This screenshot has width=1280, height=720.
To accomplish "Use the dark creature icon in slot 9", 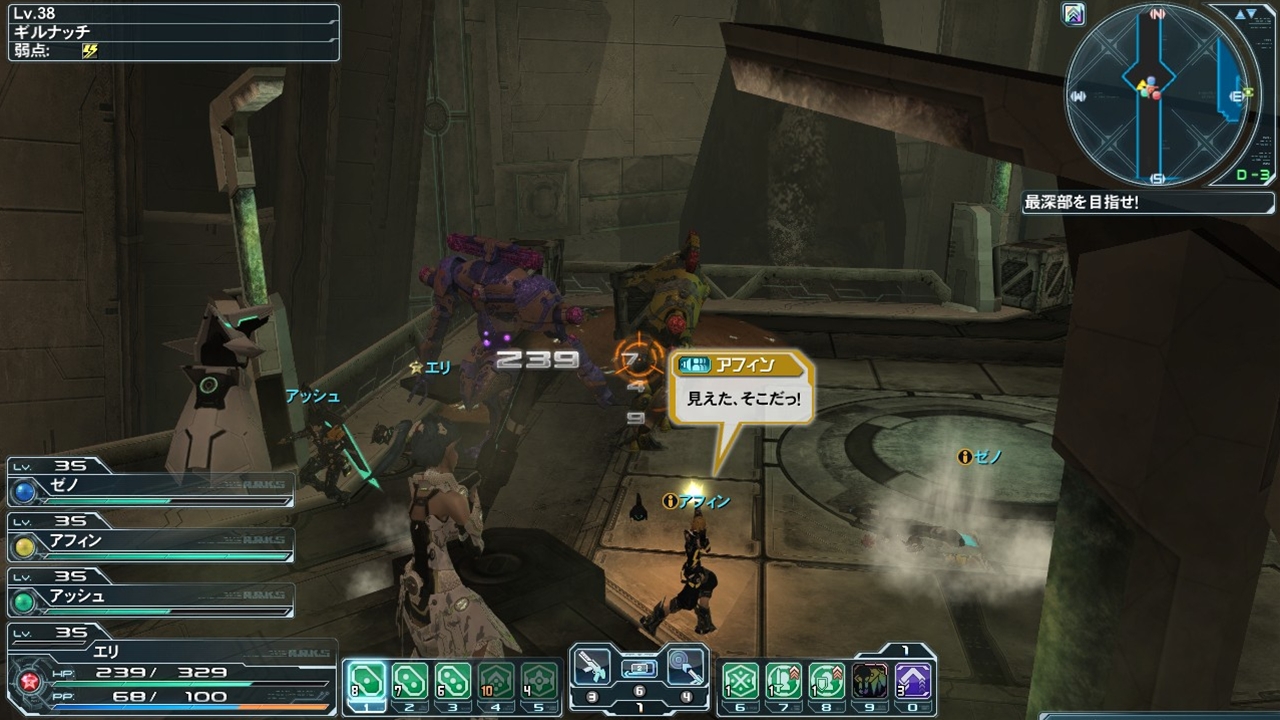I will (869, 681).
